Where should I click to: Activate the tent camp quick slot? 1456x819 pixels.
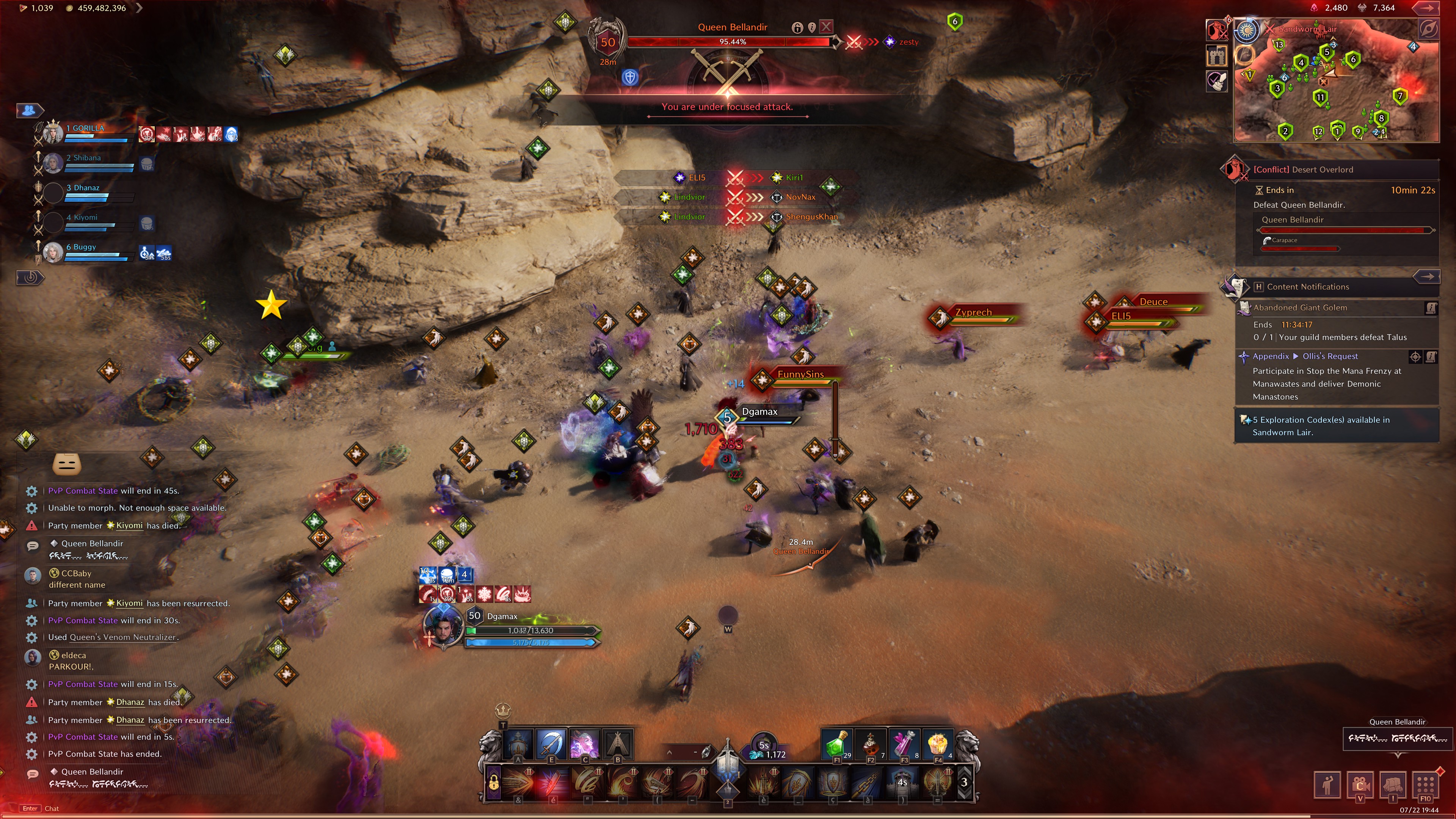coord(618,744)
